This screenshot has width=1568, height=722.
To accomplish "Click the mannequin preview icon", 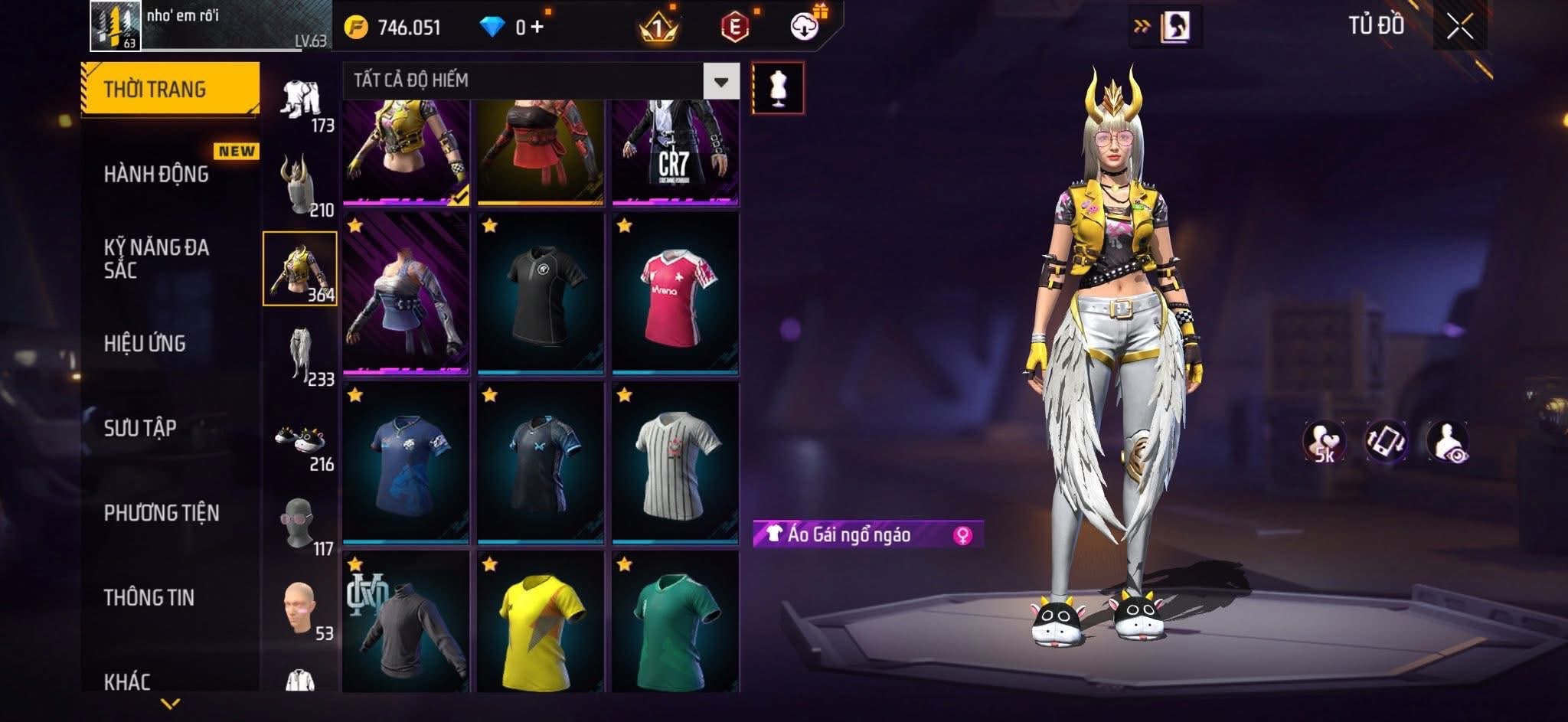I will [x=778, y=88].
